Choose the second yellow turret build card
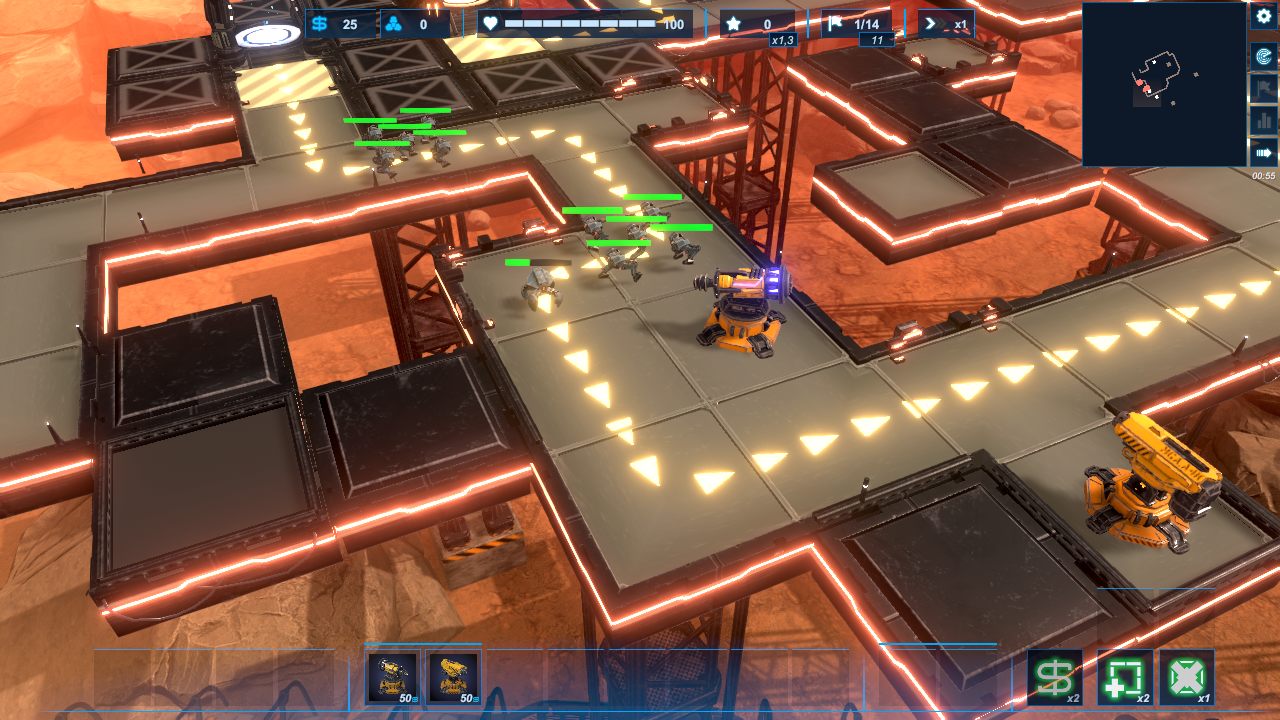The height and width of the screenshot is (720, 1280). point(455,678)
